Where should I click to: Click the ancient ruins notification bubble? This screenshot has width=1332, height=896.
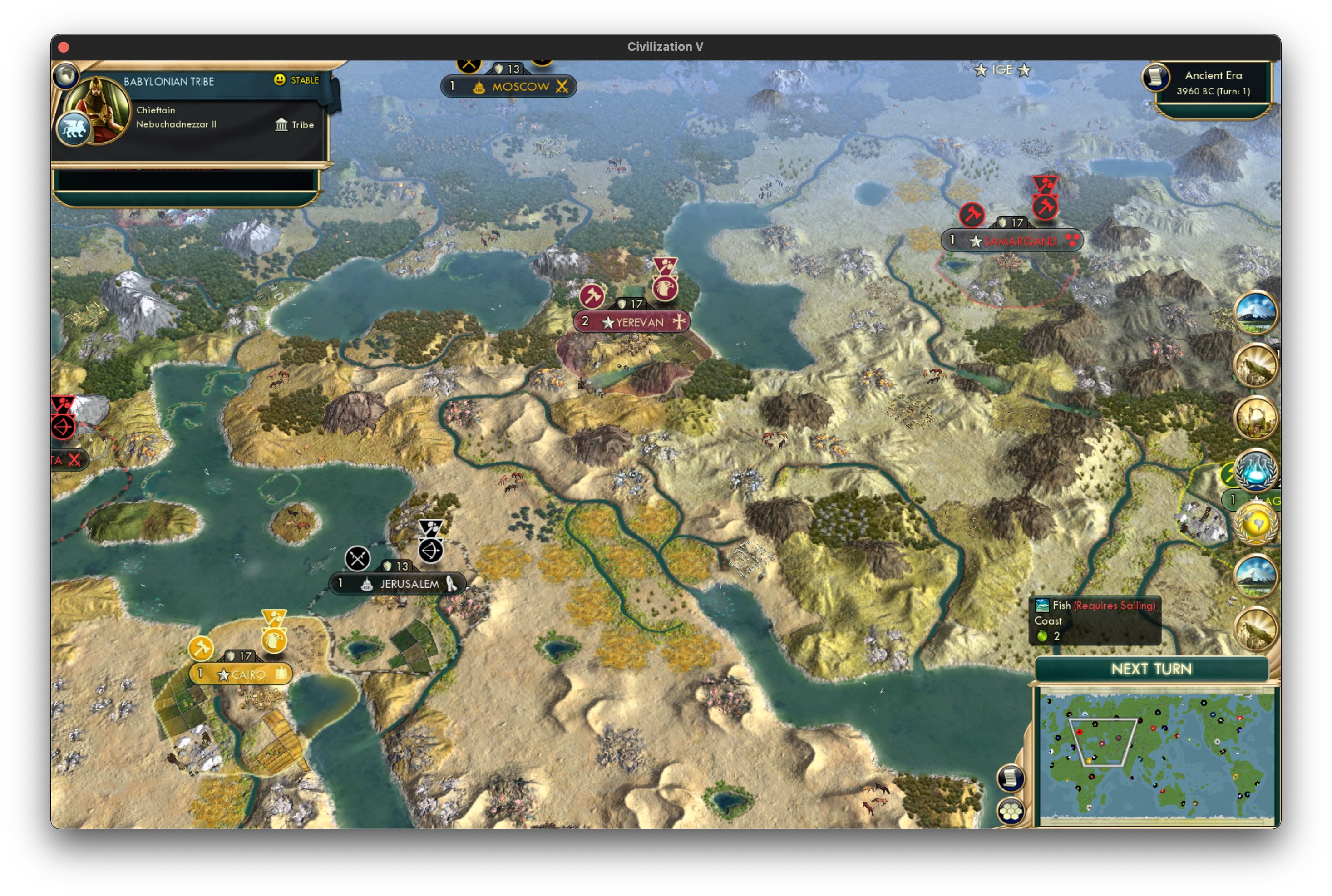pyautogui.click(x=1255, y=418)
